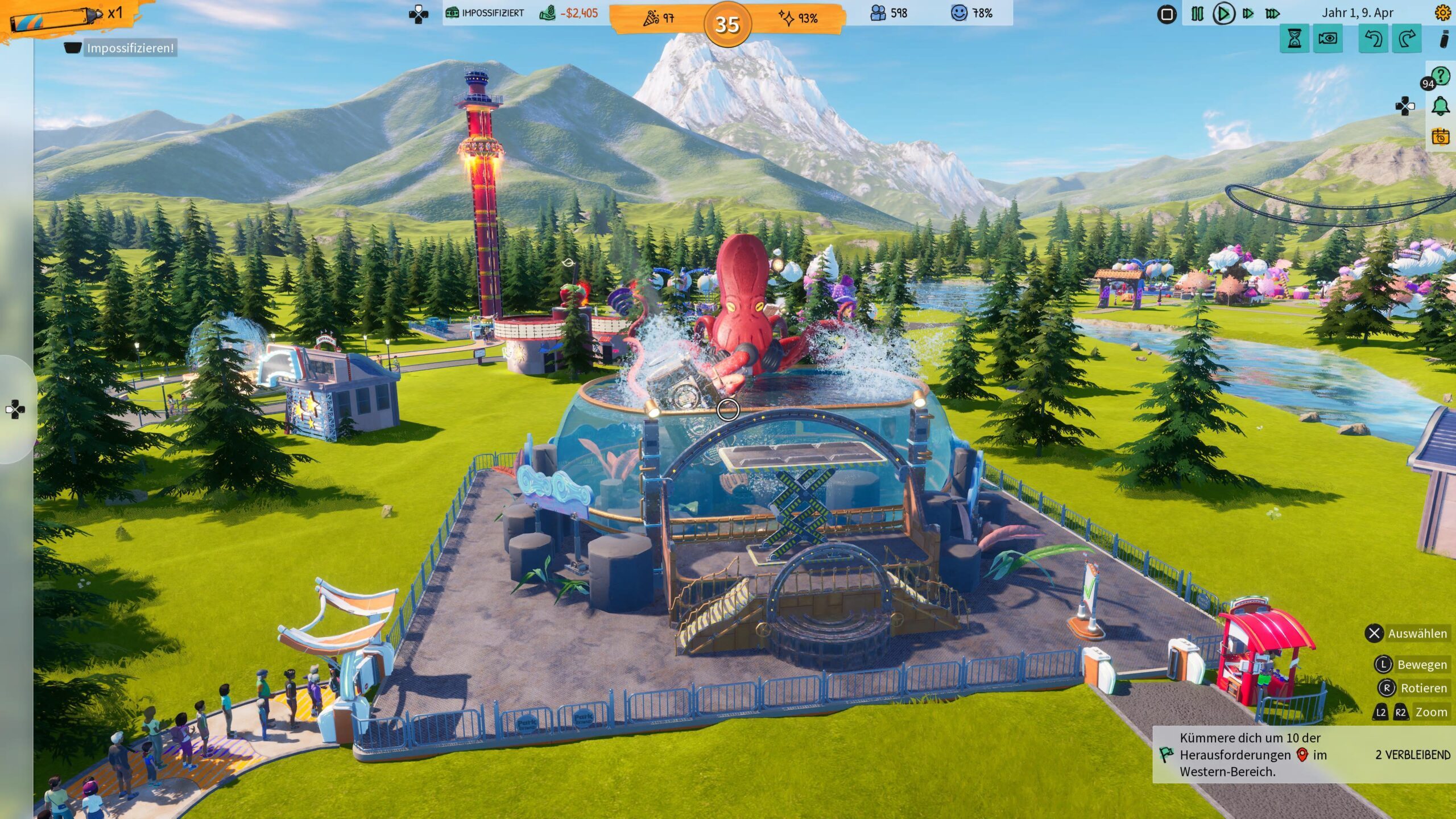Open help via the question mark icon

(1441, 76)
